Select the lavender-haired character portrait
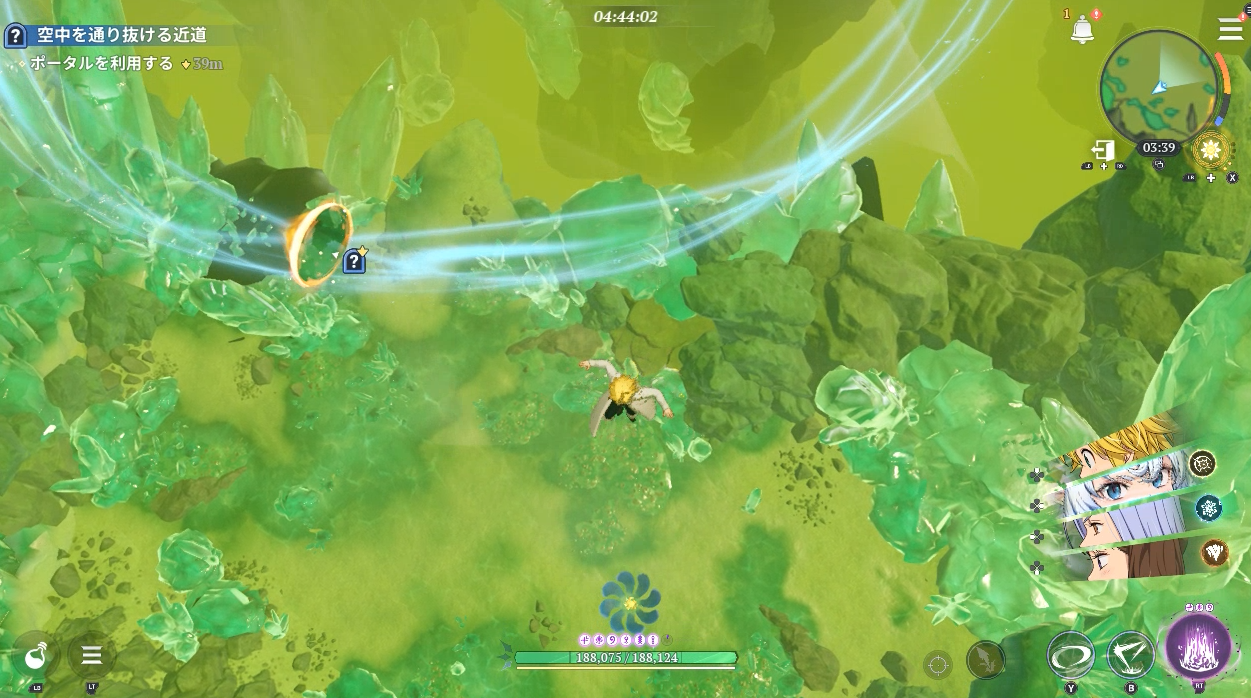Viewport: 1251px width, 698px height. click(x=1120, y=525)
